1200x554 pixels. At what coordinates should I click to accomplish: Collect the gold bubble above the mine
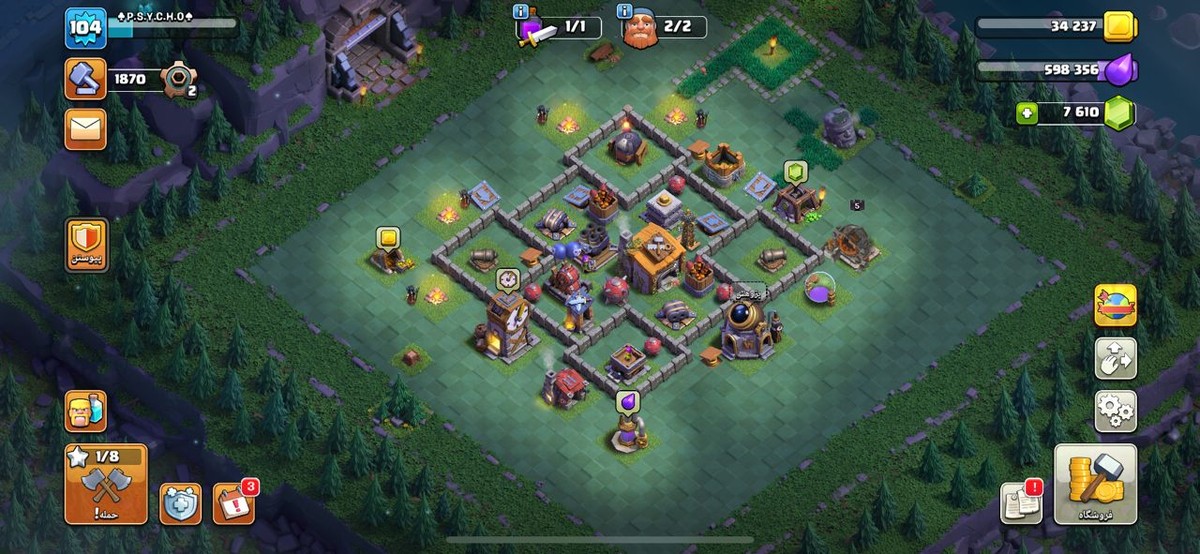coord(387,238)
